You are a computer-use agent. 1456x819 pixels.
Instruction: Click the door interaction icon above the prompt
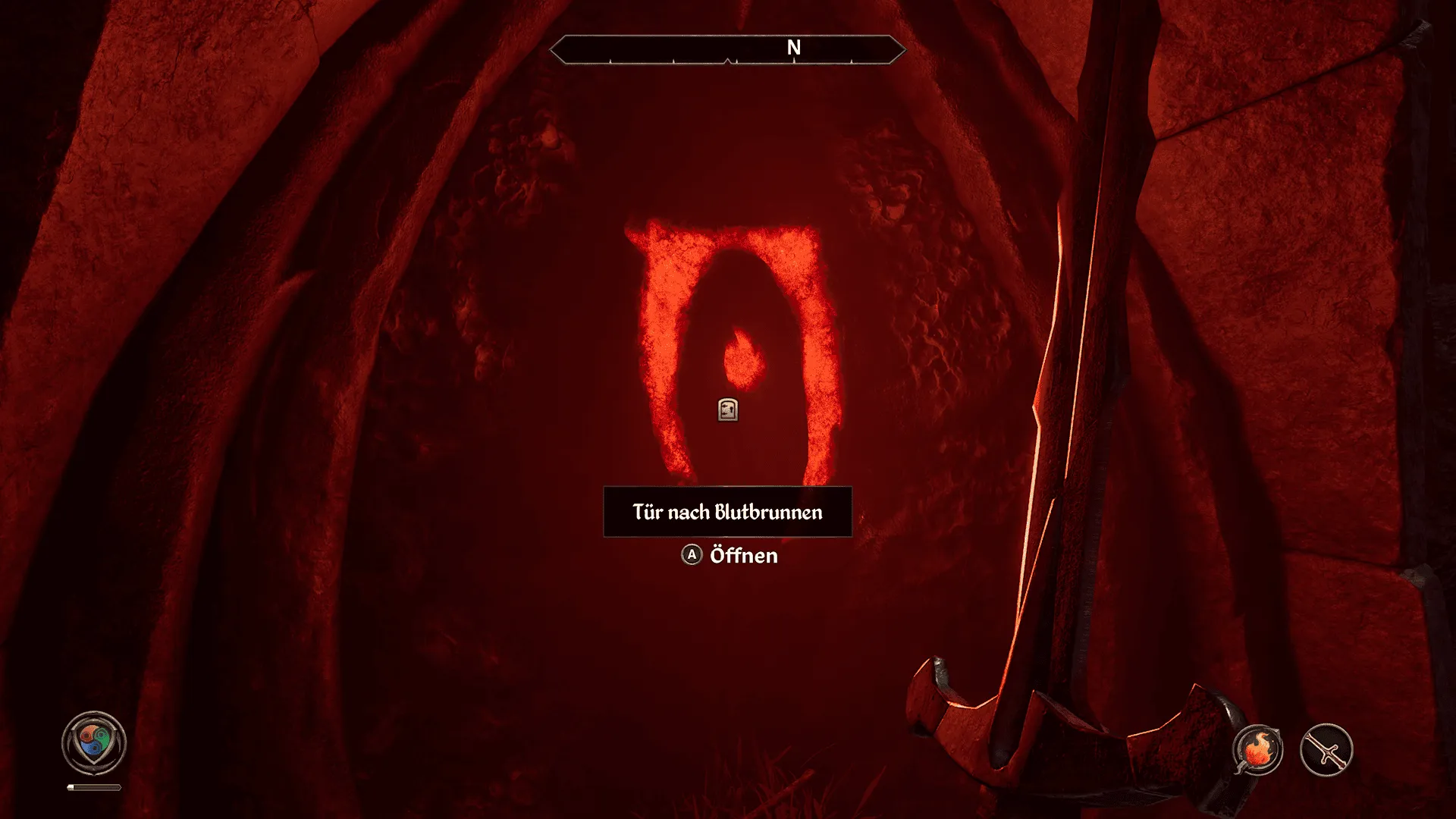click(727, 410)
